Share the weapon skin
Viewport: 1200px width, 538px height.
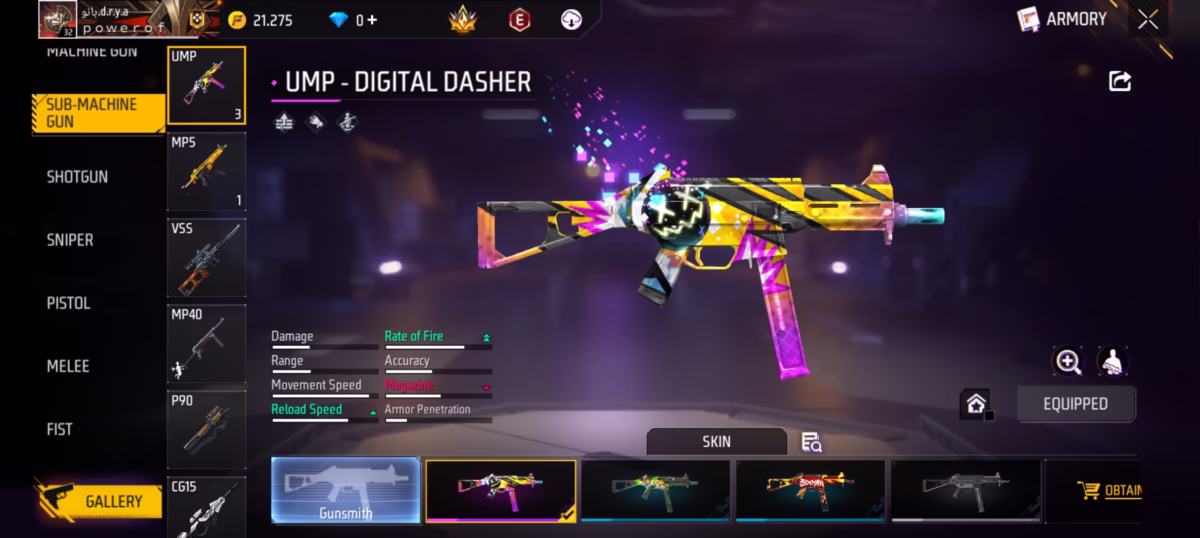click(1120, 82)
